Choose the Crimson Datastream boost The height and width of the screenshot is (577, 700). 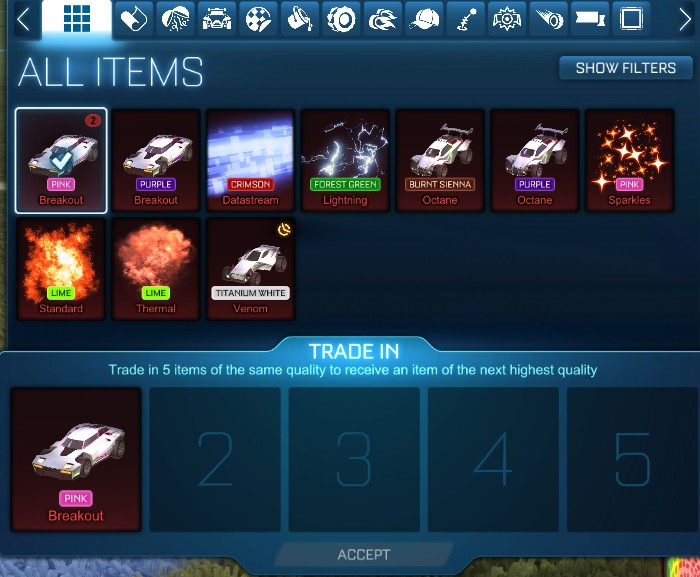(x=250, y=160)
